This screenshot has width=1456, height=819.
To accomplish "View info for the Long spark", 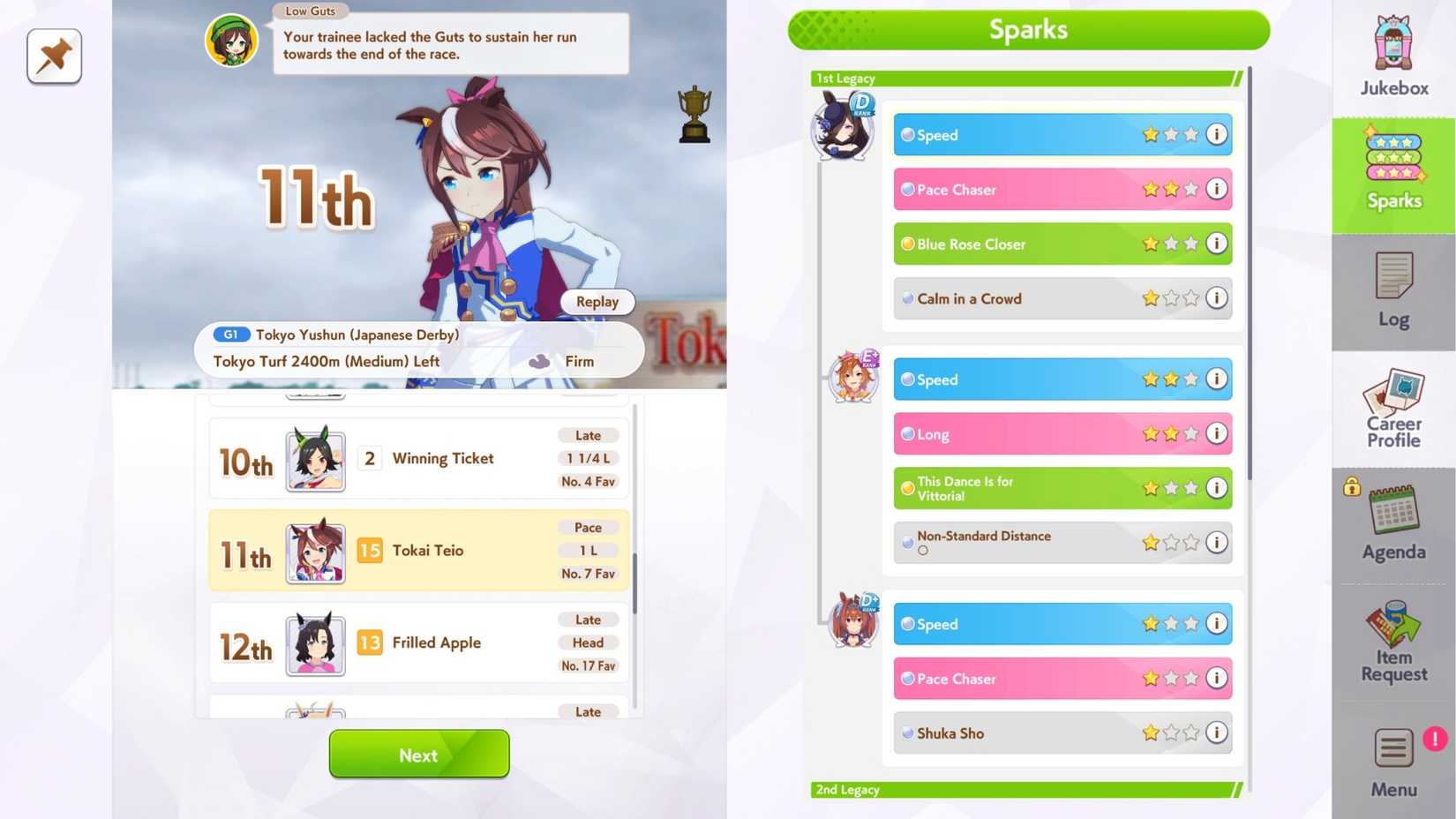I will [x=1217, y=433].
